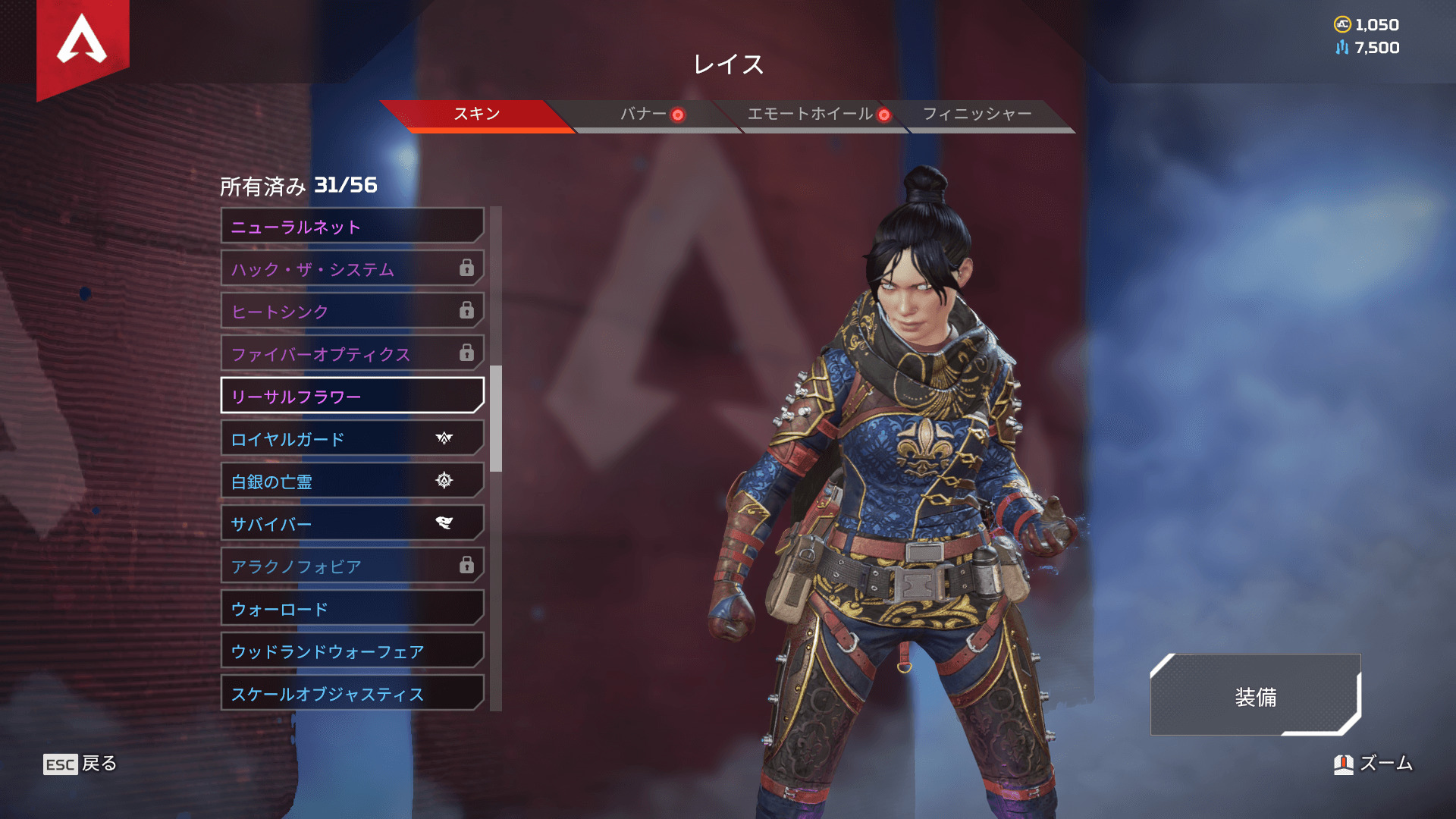
Task: Switch to the スキン tab
Action: (476, 115)
